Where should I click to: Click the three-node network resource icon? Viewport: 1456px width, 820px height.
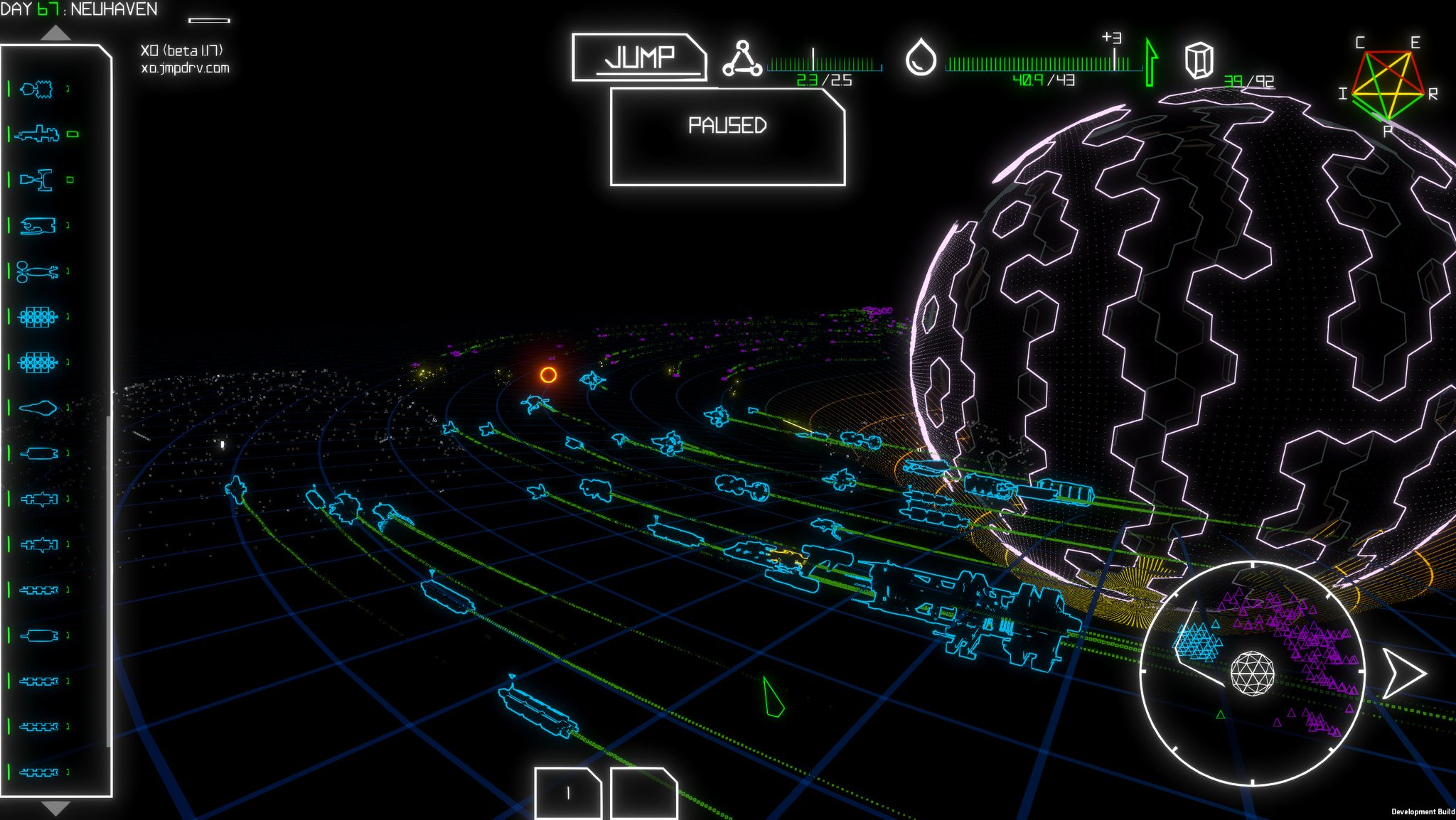[742, 58]
